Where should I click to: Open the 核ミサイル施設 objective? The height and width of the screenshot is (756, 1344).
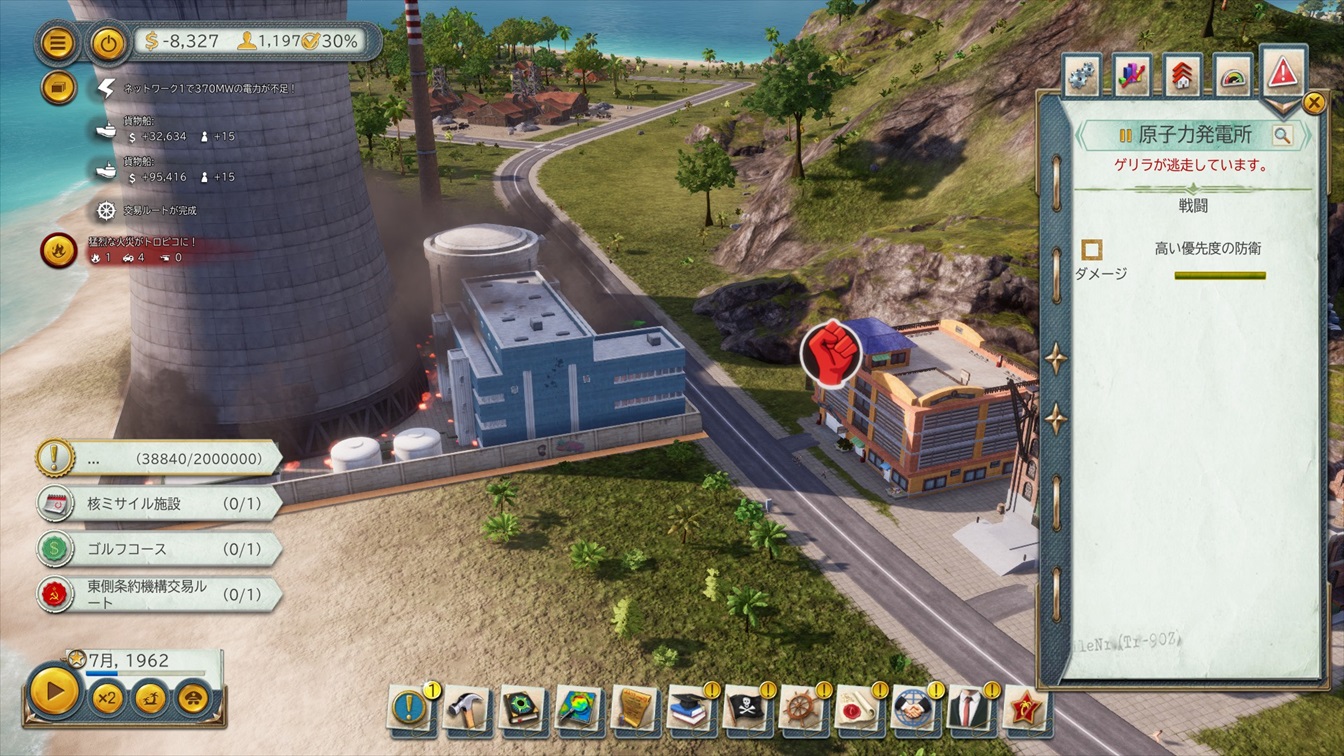160,503
